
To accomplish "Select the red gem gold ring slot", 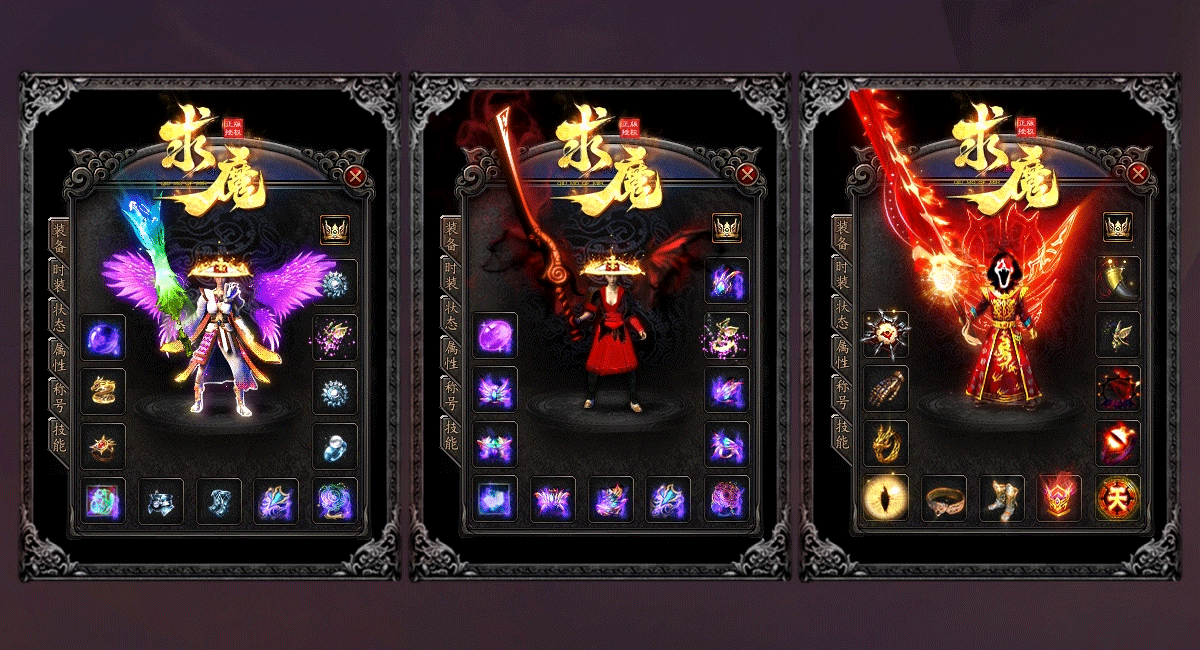I will click(102, 446).
